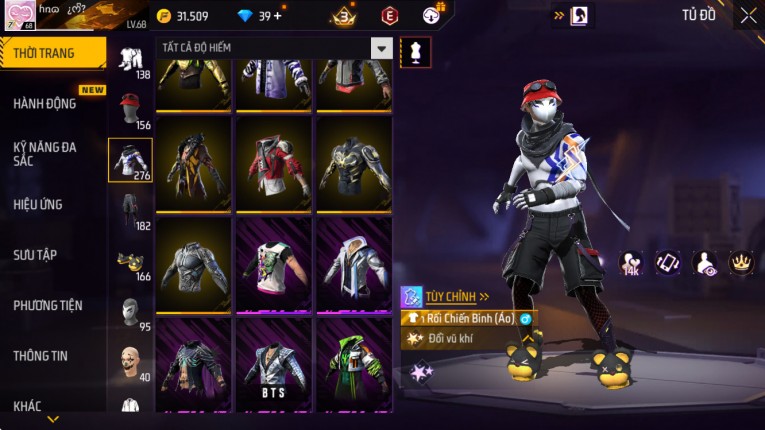Screen dimensions: 765x430
Task: Tap the hearts icon showing 14k
Action: [631, 263]
